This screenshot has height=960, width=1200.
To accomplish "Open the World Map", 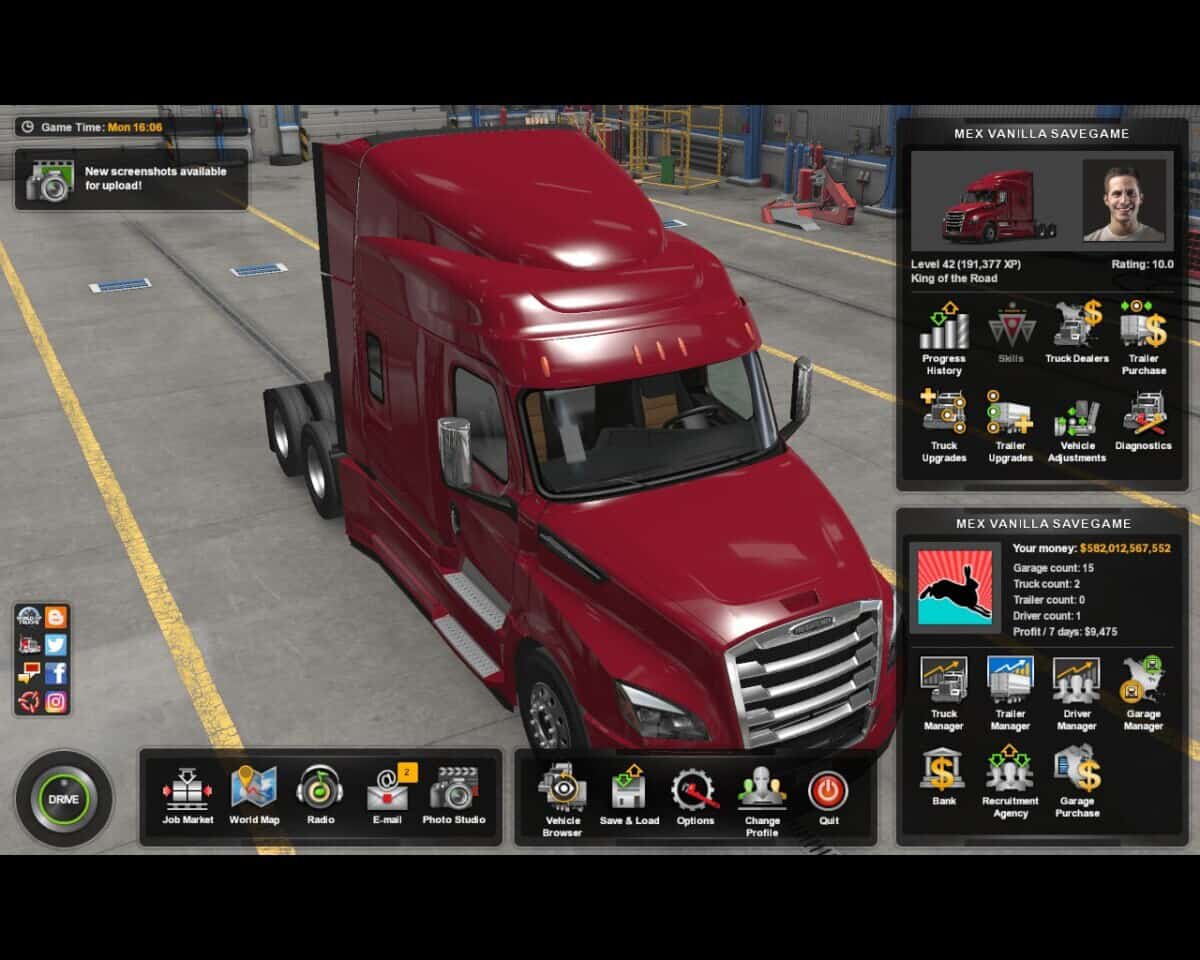I will pyautogui.click(x=254, y=790).
